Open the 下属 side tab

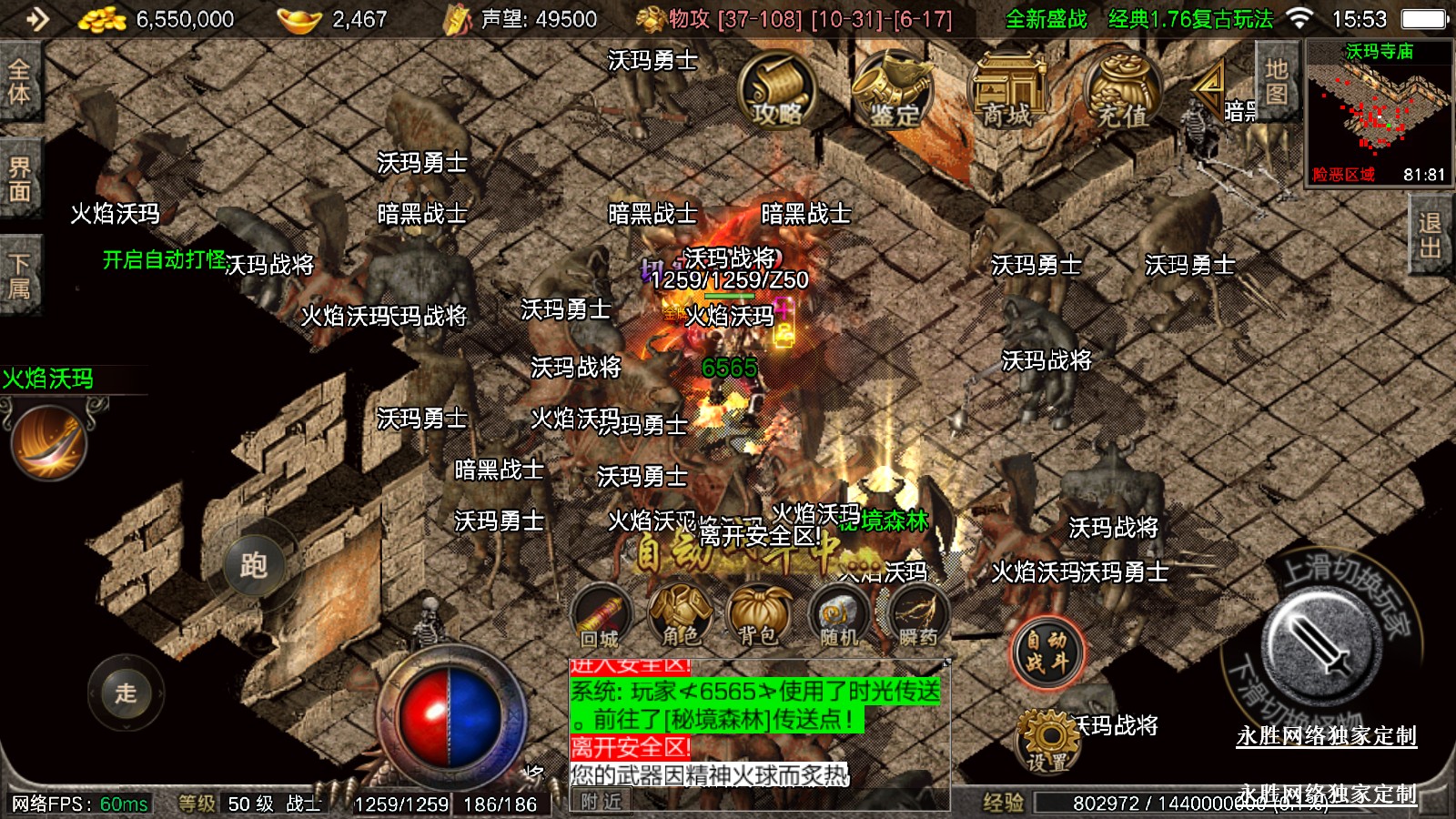click(x=19, y=277)
